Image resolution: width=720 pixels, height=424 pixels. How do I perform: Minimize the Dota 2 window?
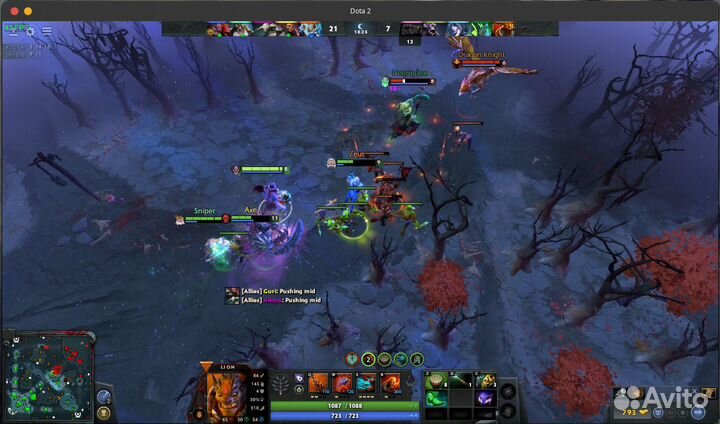(x=28, y=11)
